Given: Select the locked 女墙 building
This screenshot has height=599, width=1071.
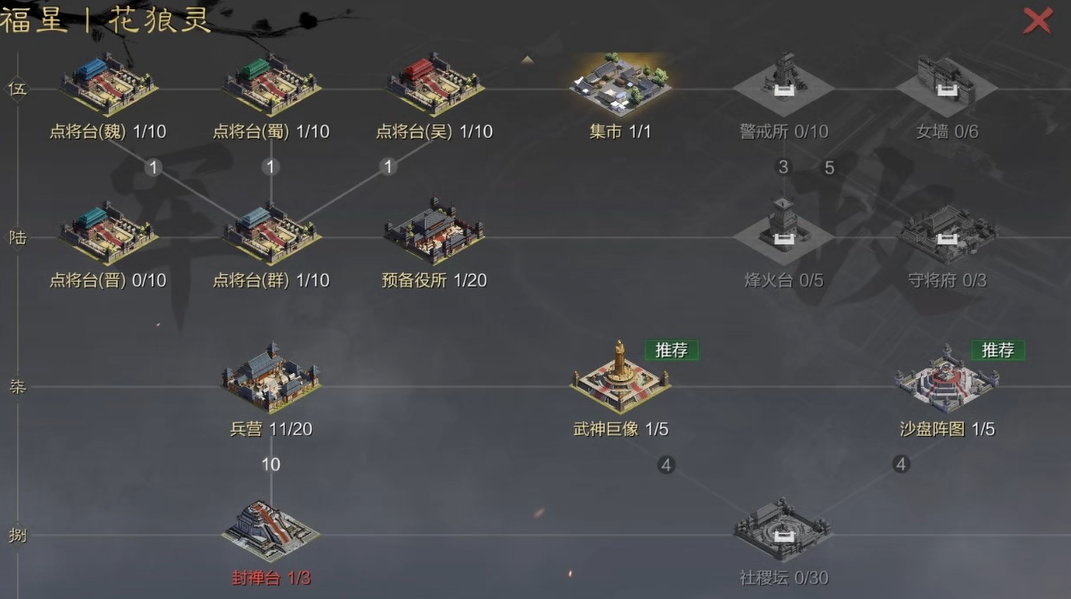Looking at the screenshot, I should click(946, 85).
